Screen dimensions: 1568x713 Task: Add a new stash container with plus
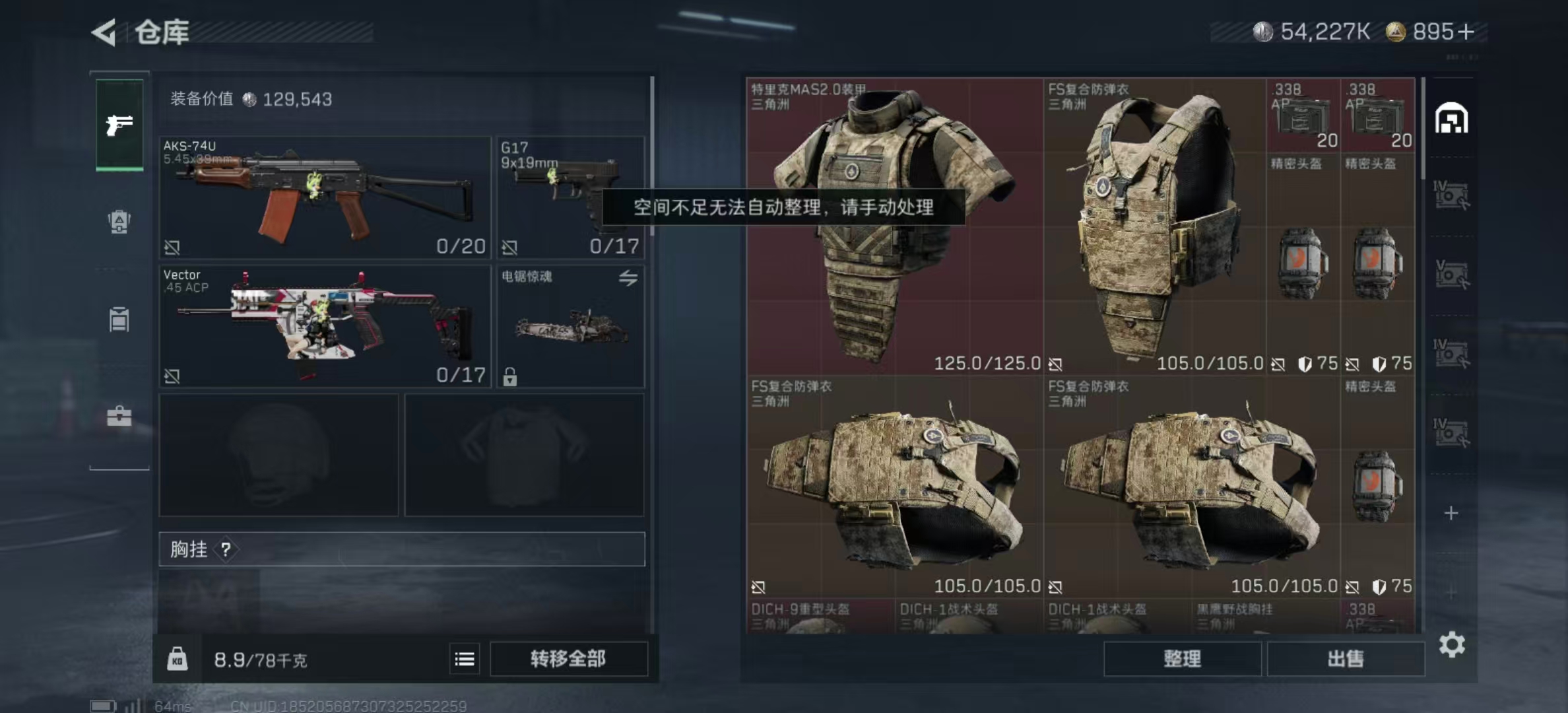[x=1451, y=513]
